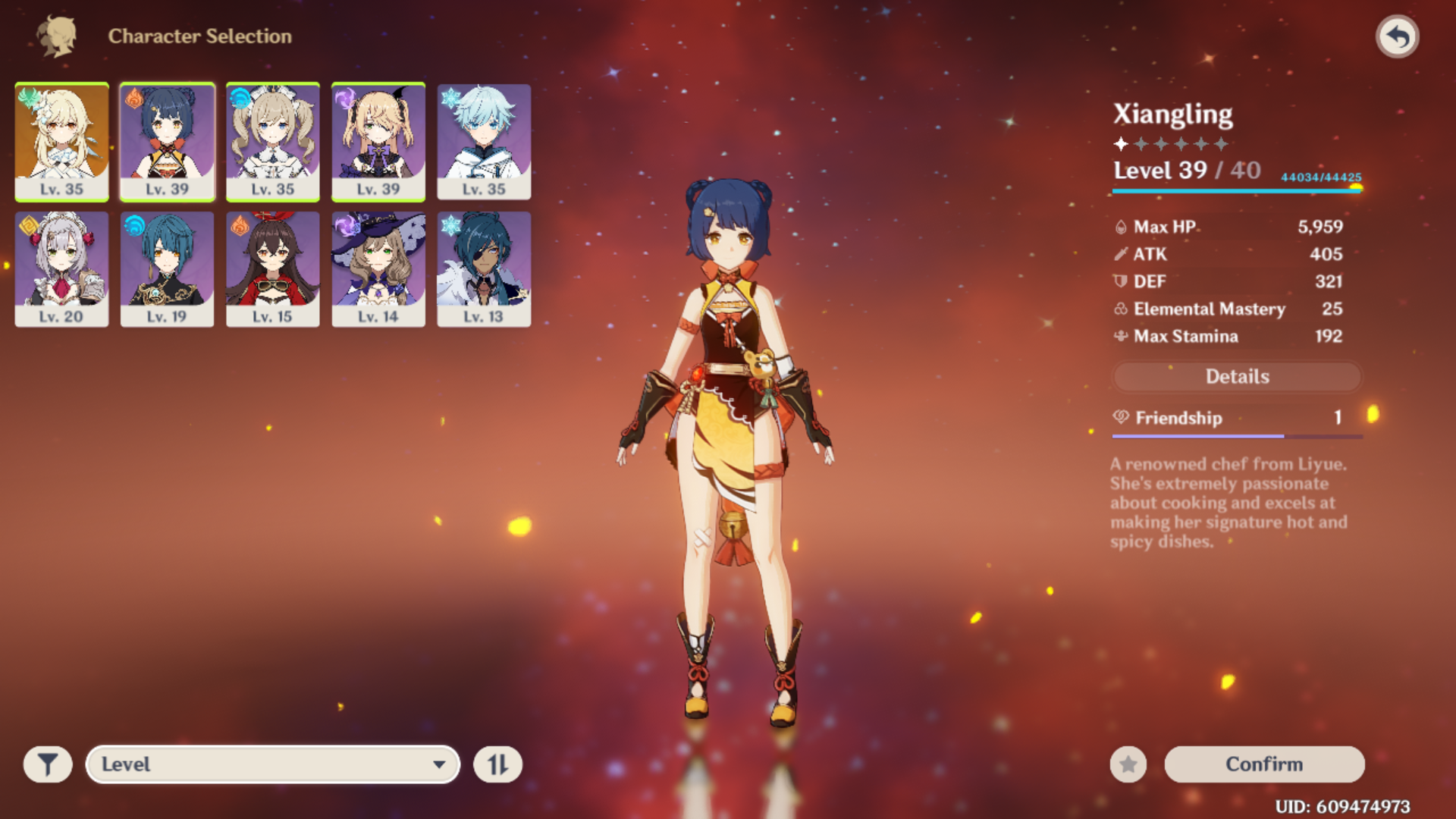Pick the Fischl character card
This screenshot has height=819, width=1456.
378,142
